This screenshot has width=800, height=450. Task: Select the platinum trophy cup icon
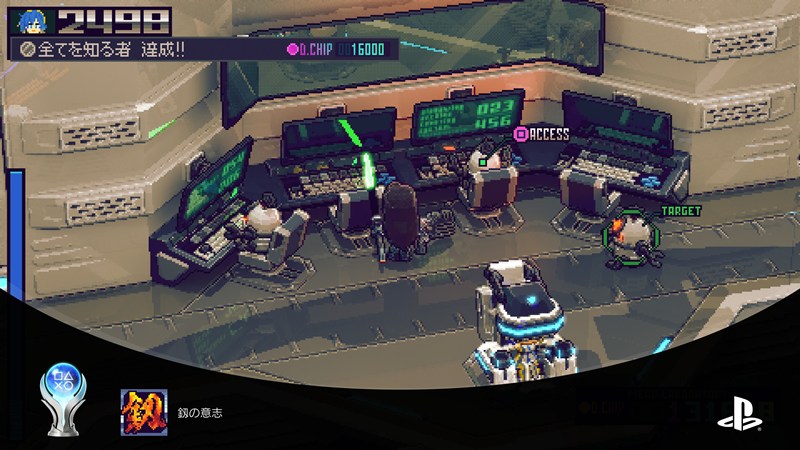point(63,392)
